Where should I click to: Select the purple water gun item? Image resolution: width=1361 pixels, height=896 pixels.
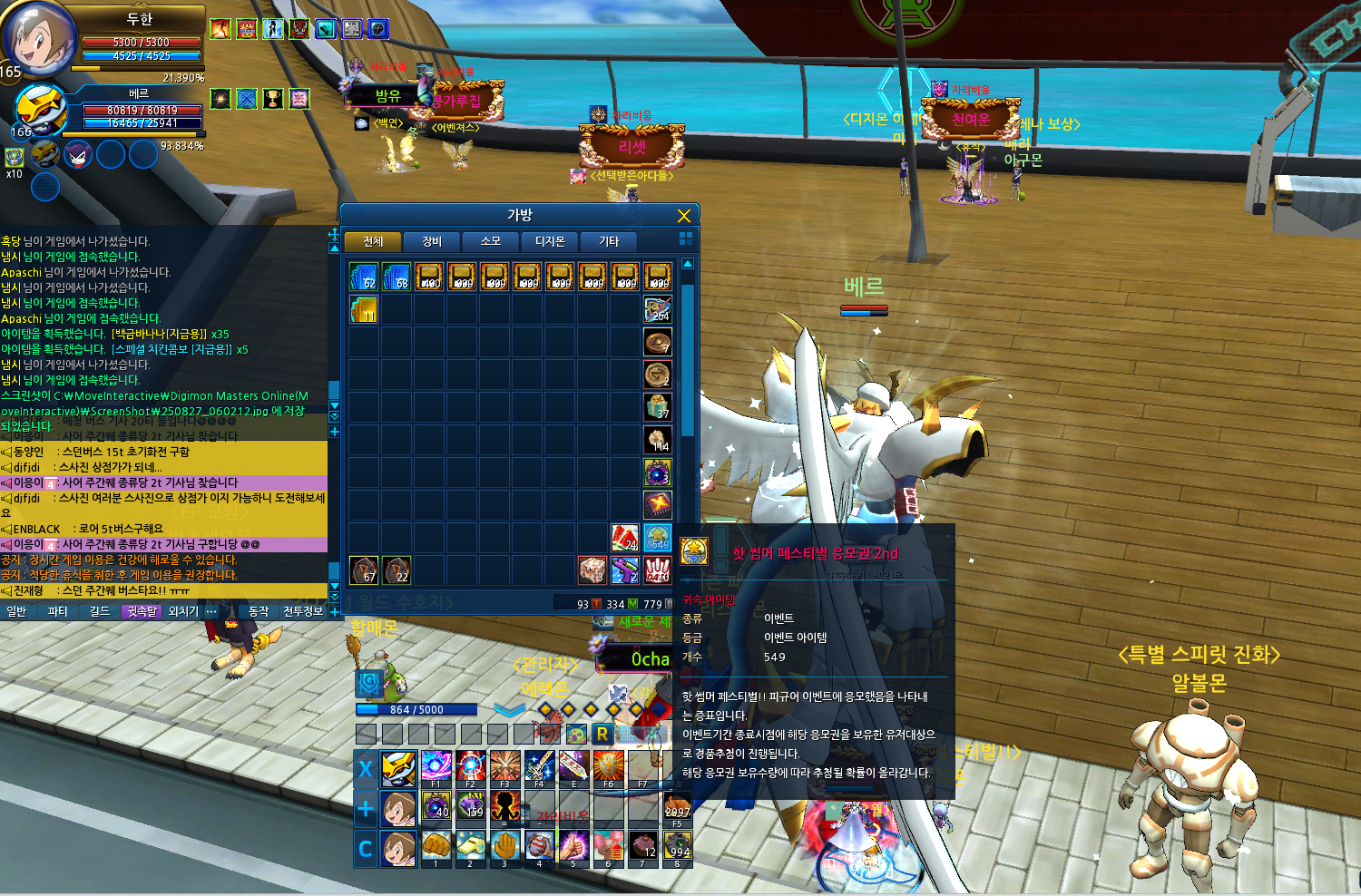[624, 570]
